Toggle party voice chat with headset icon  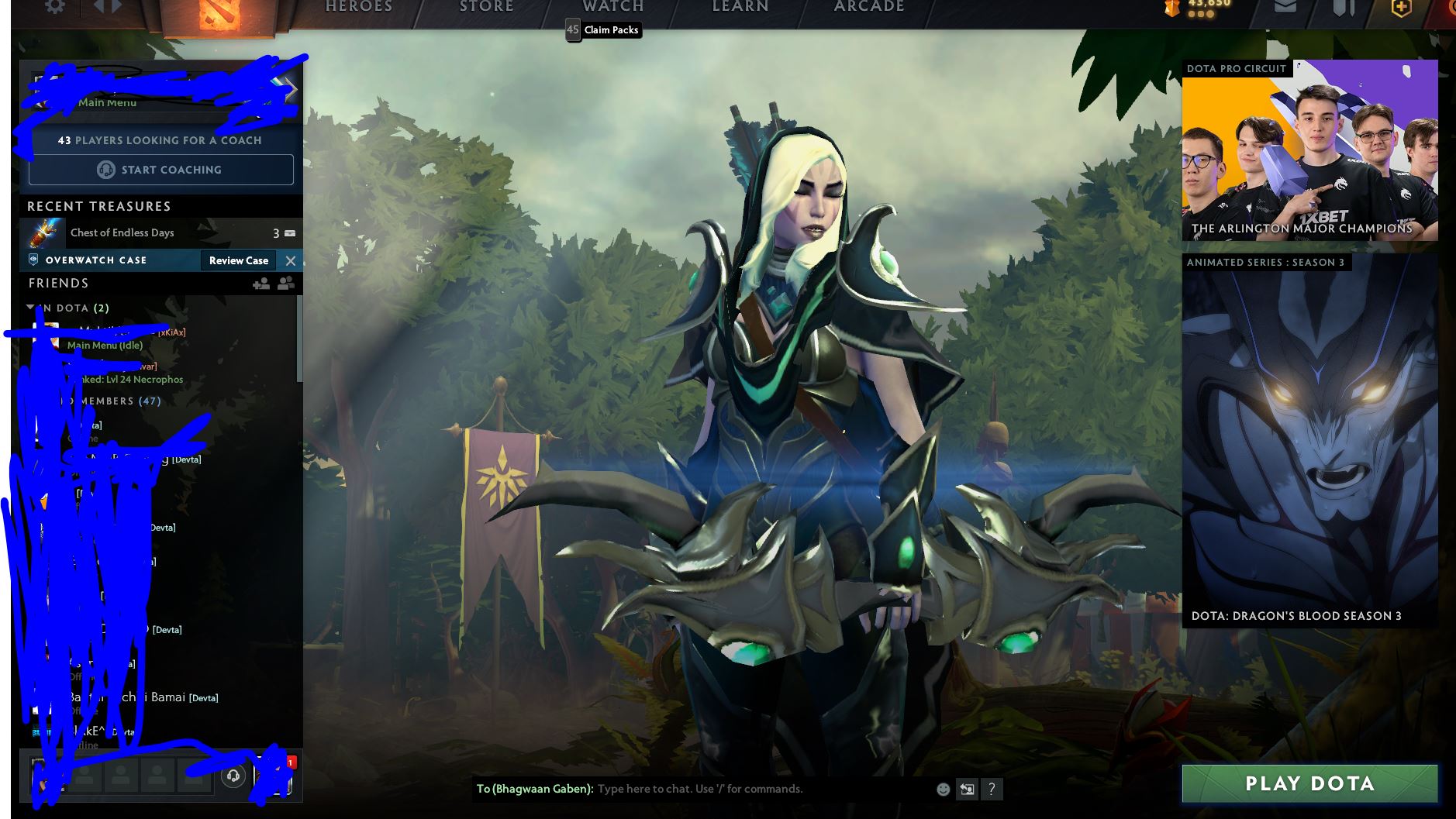coord(233,776)
